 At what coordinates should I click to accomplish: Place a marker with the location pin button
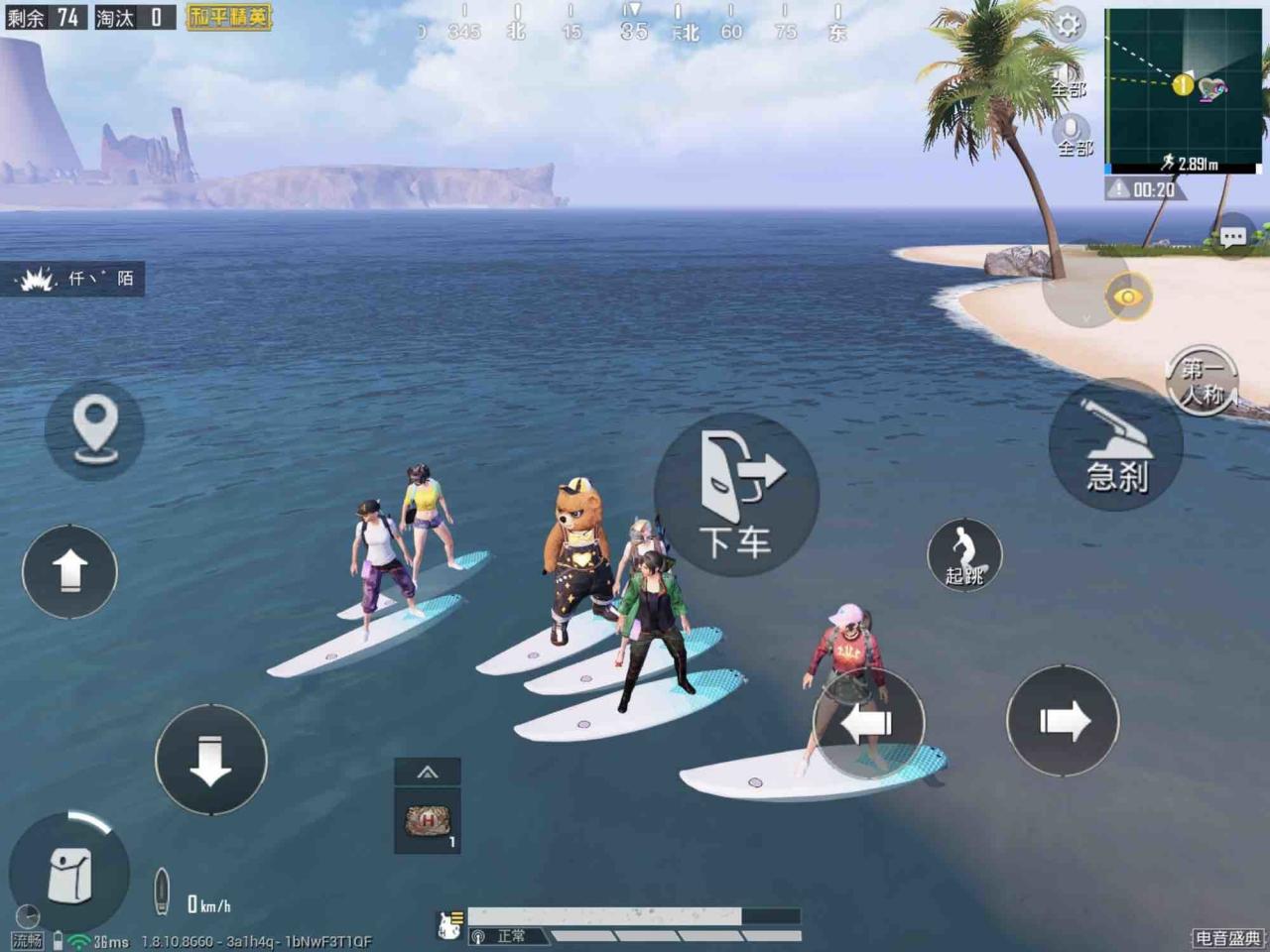click(x=95, y=430)
